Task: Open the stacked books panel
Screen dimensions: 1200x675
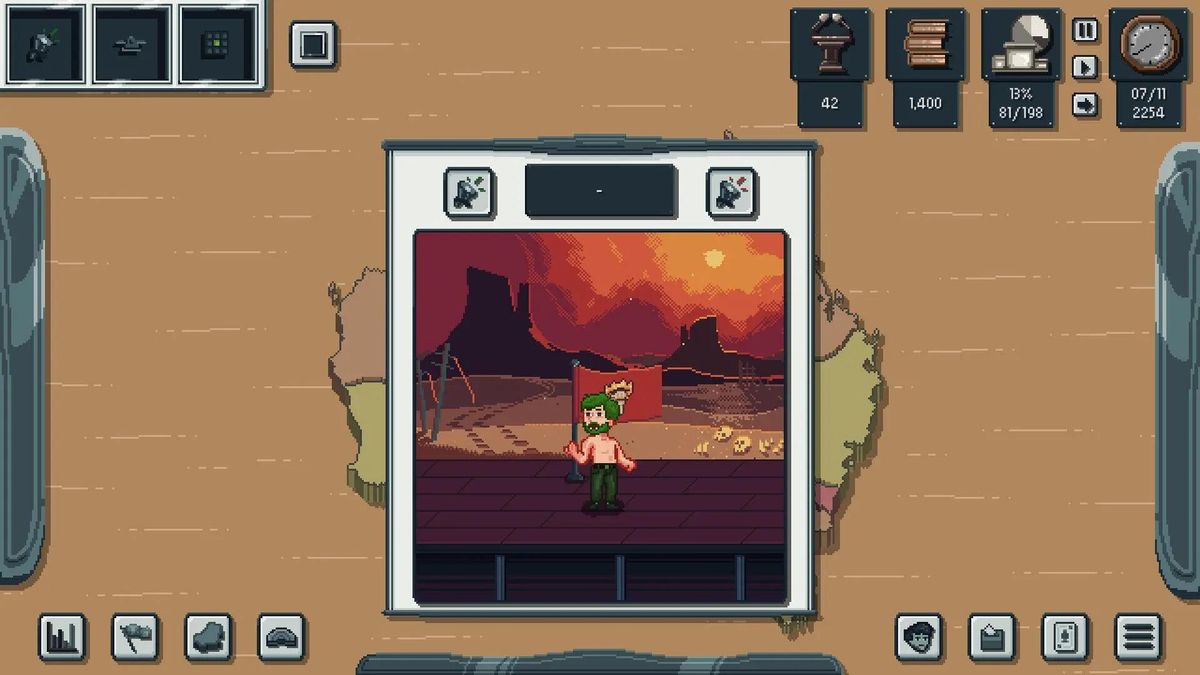Action: pyautogui.click(x=925, y=45)
